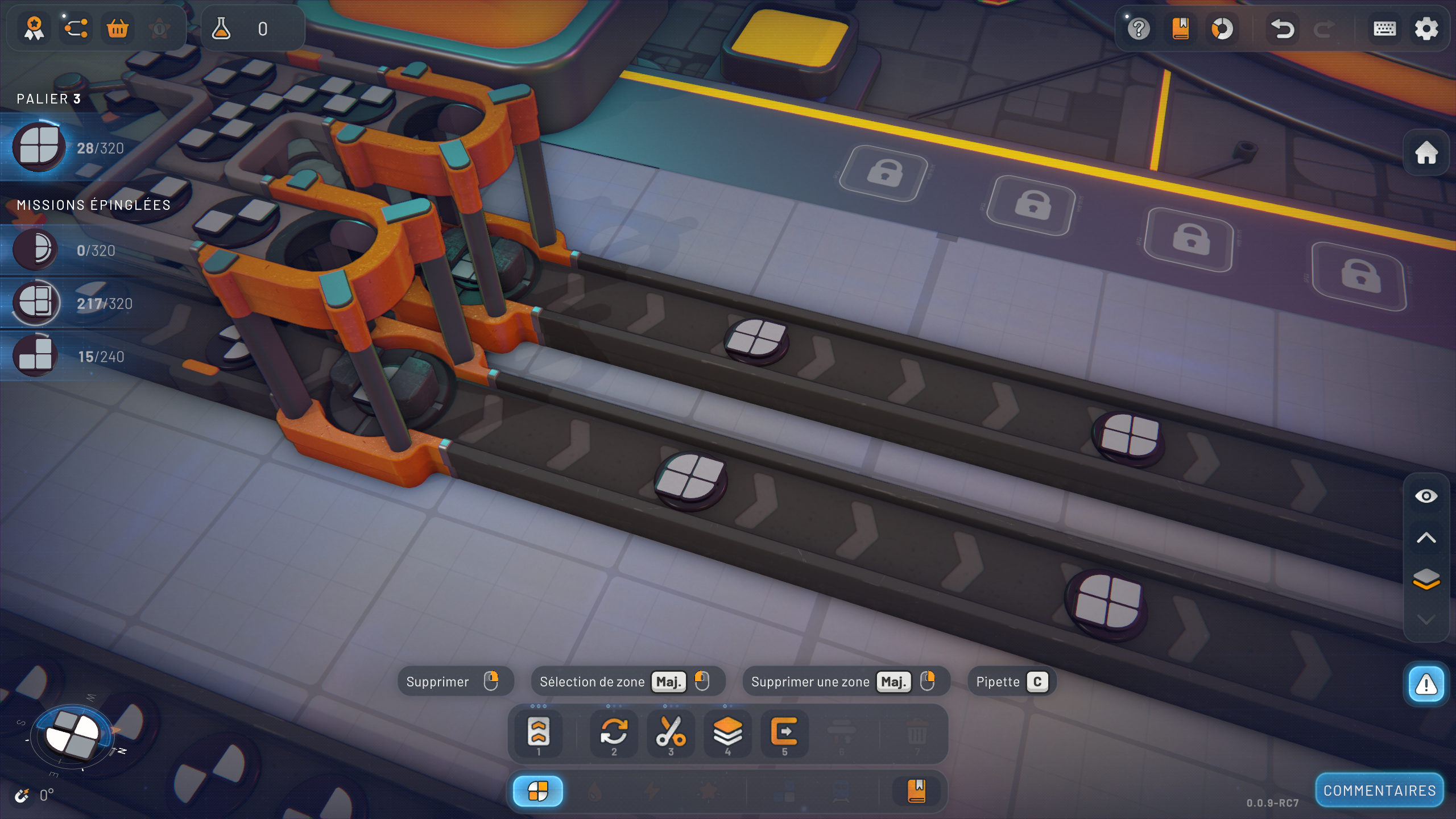Select the belt tool in toolbar

tap(538, 733)
